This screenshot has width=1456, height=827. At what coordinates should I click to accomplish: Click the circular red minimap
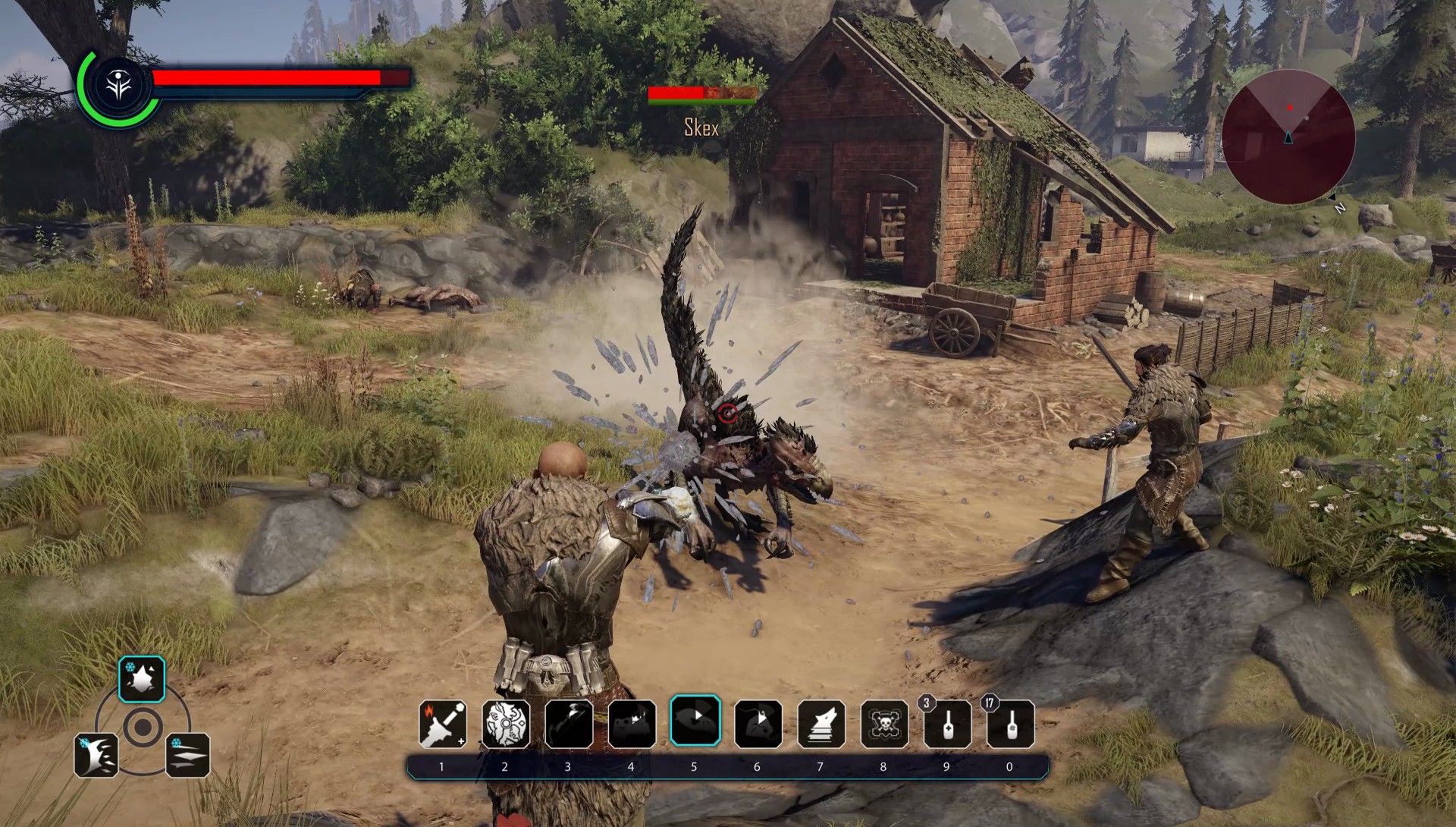point(1288,137)
